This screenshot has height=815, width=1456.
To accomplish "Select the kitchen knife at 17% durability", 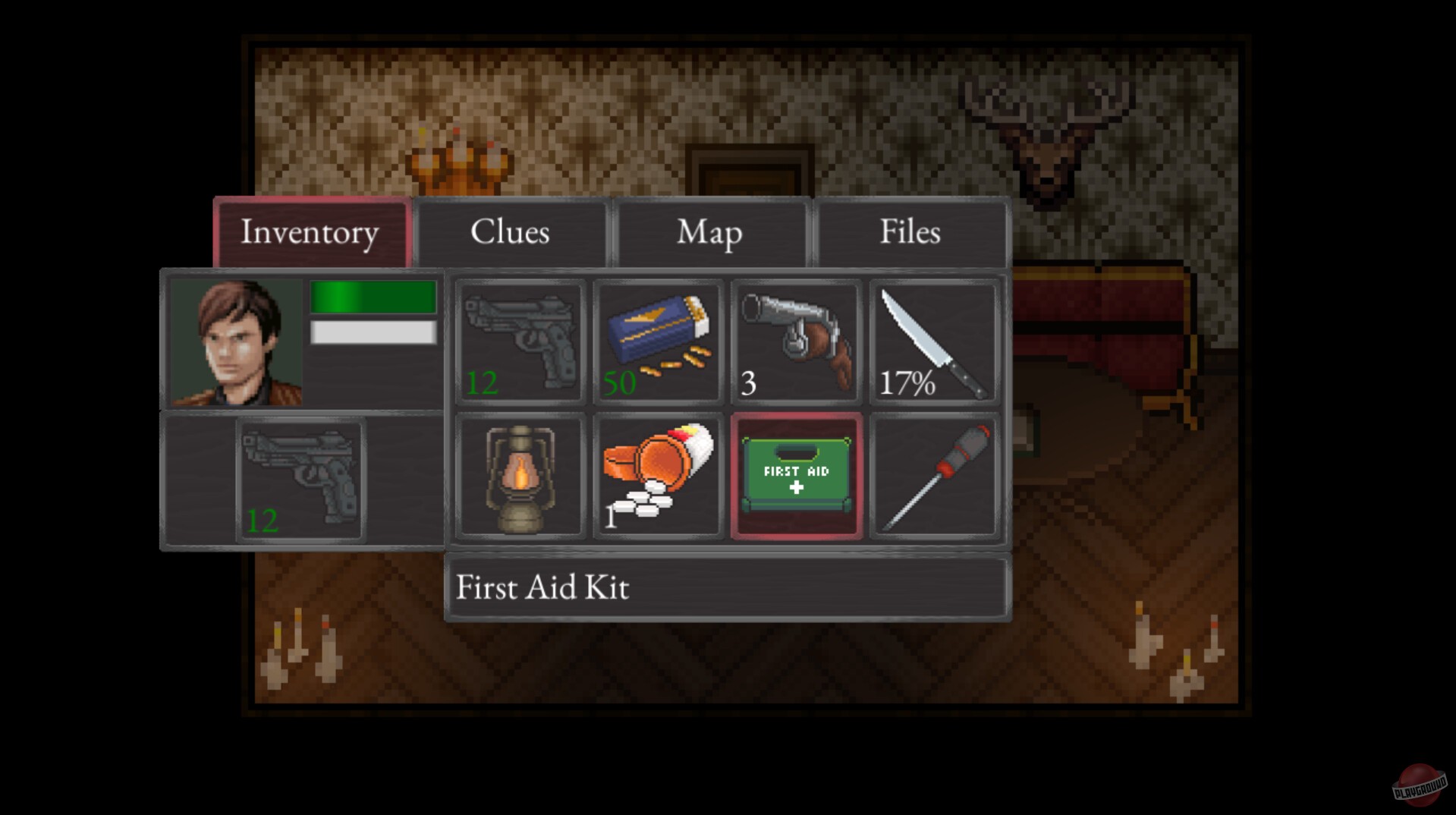I will [x=935, y=341].
